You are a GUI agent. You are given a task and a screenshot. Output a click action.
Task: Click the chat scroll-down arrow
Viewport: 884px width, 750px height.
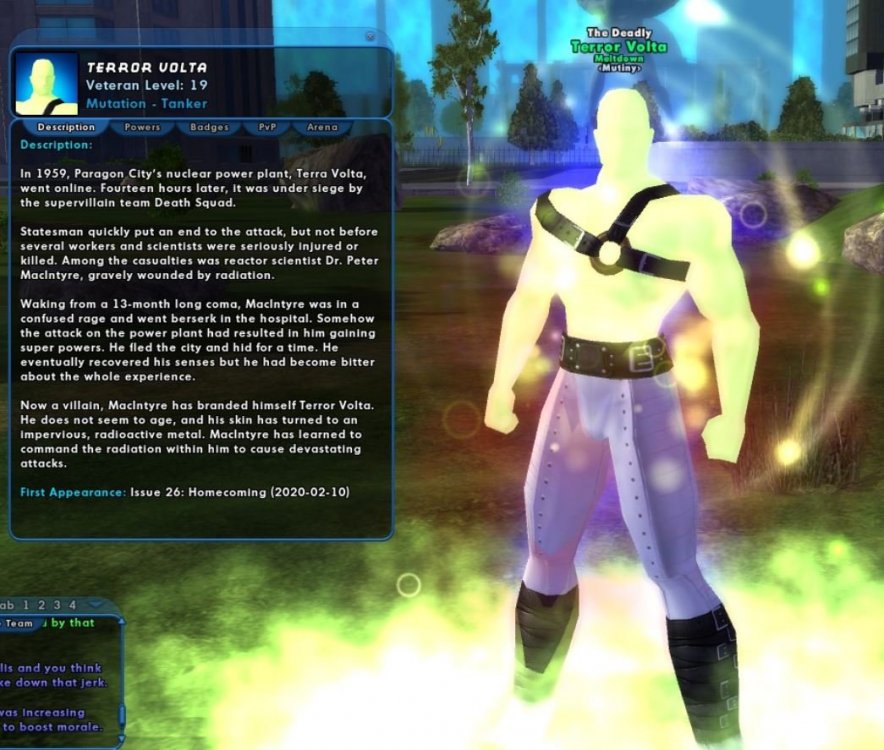(x=122, y=738)
